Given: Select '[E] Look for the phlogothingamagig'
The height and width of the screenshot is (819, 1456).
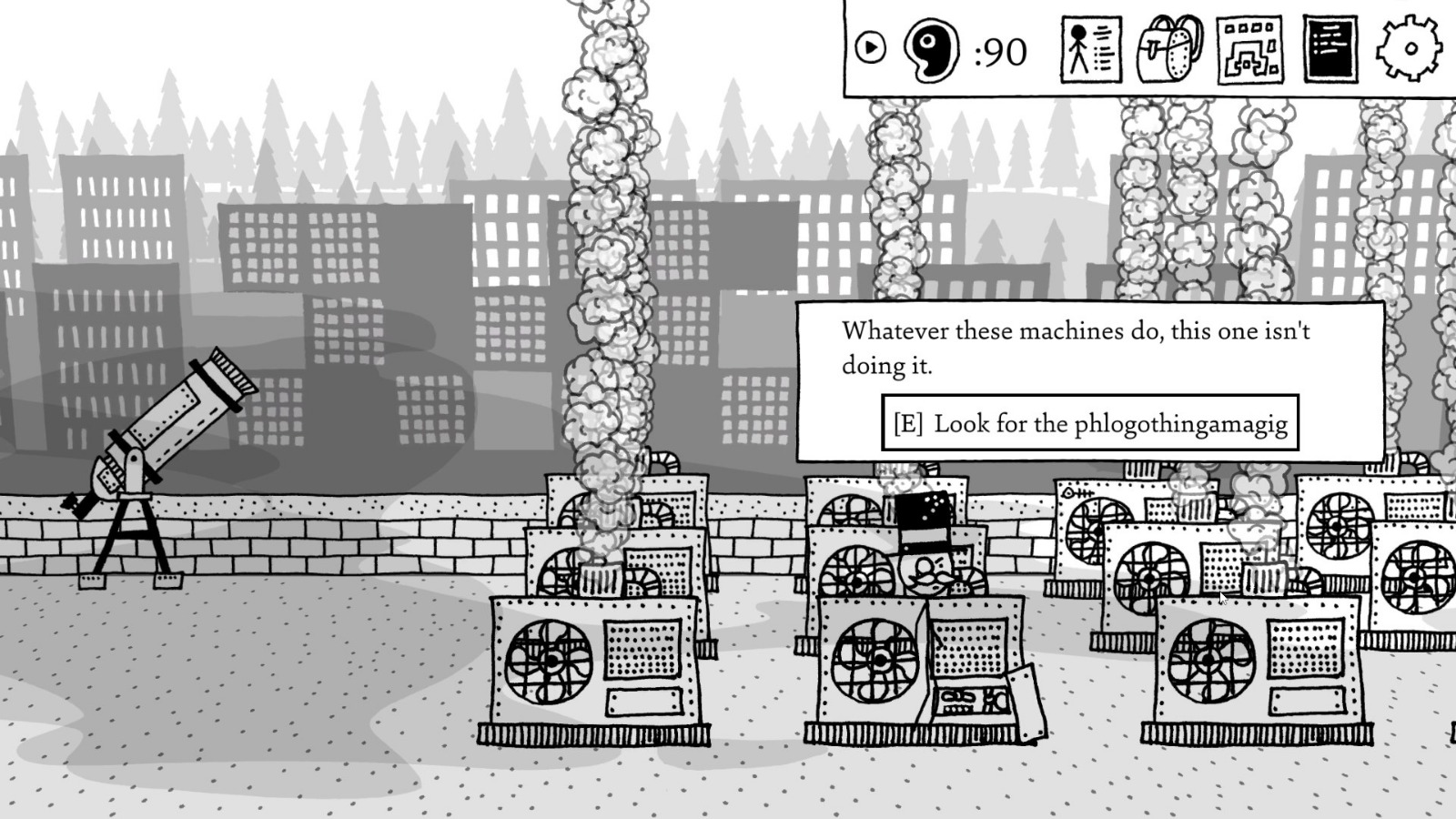Looking at the screenshot, I should pos(1090,423).
